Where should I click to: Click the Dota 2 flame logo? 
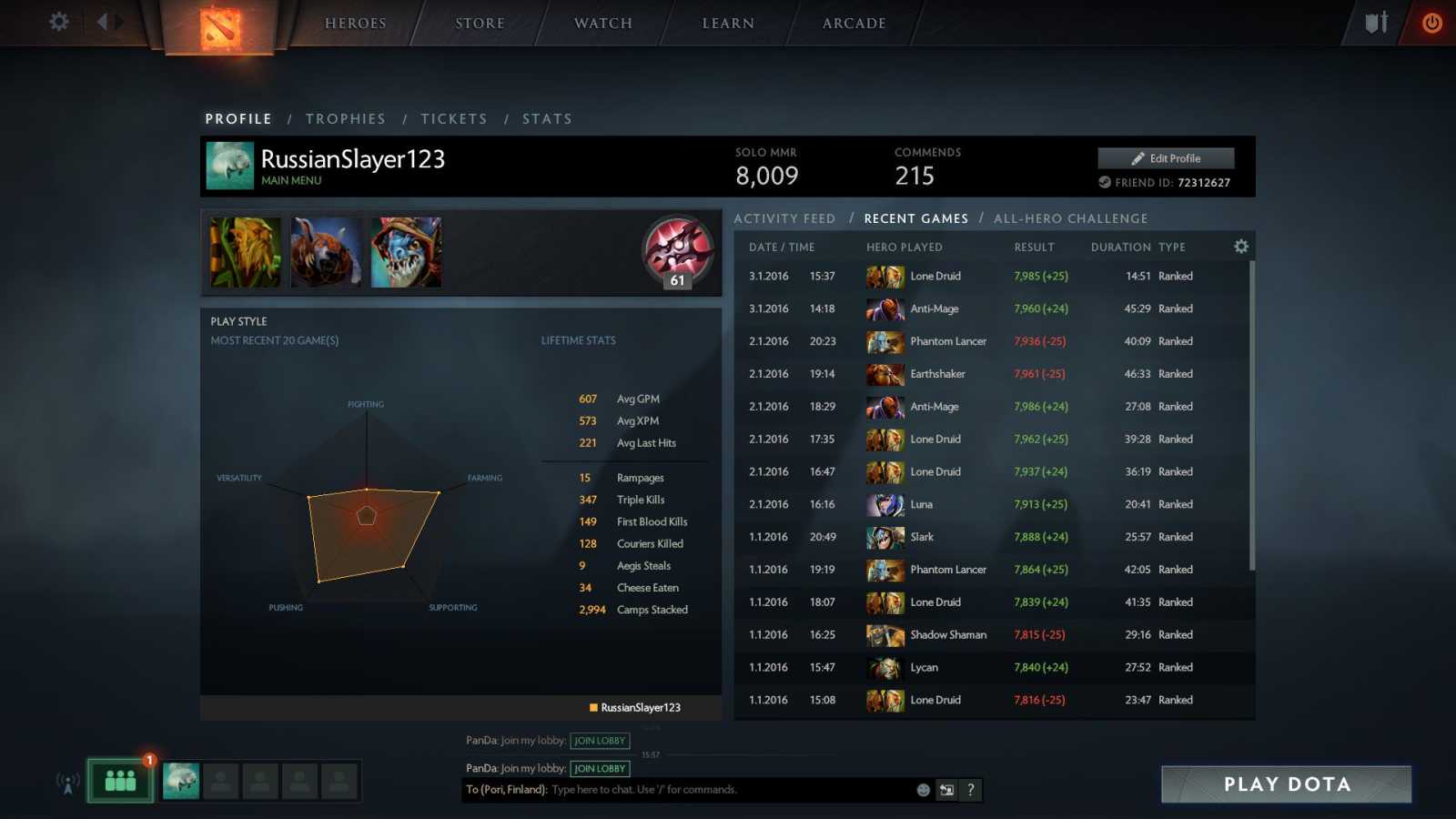[221, 27]
